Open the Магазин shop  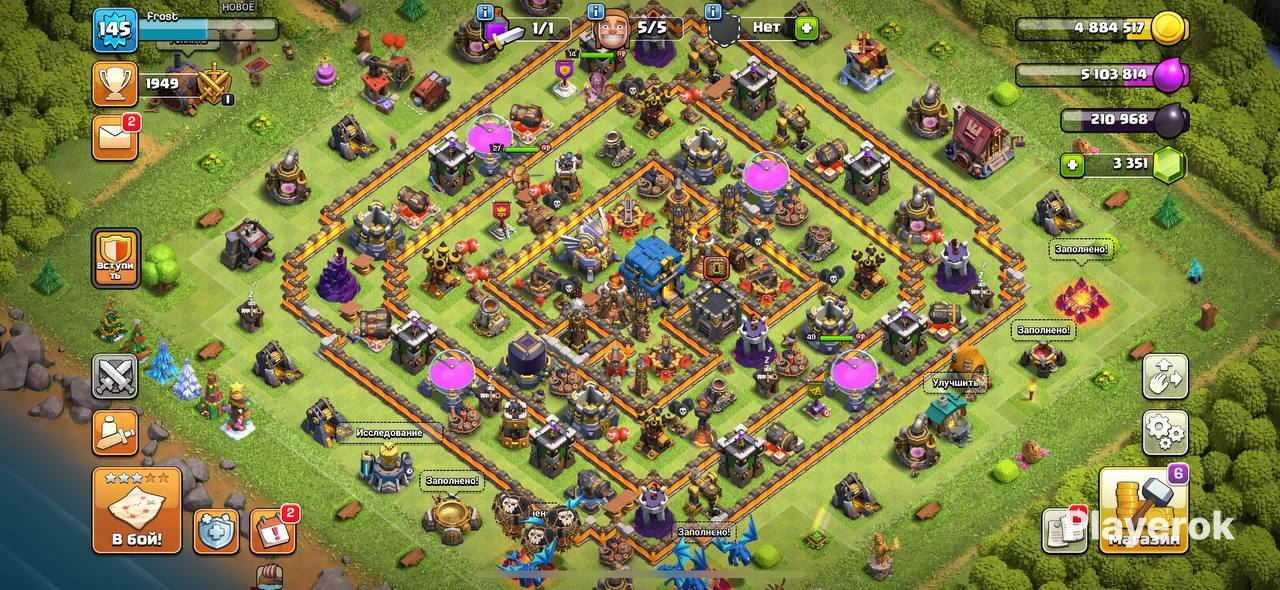pos(1143,510)
